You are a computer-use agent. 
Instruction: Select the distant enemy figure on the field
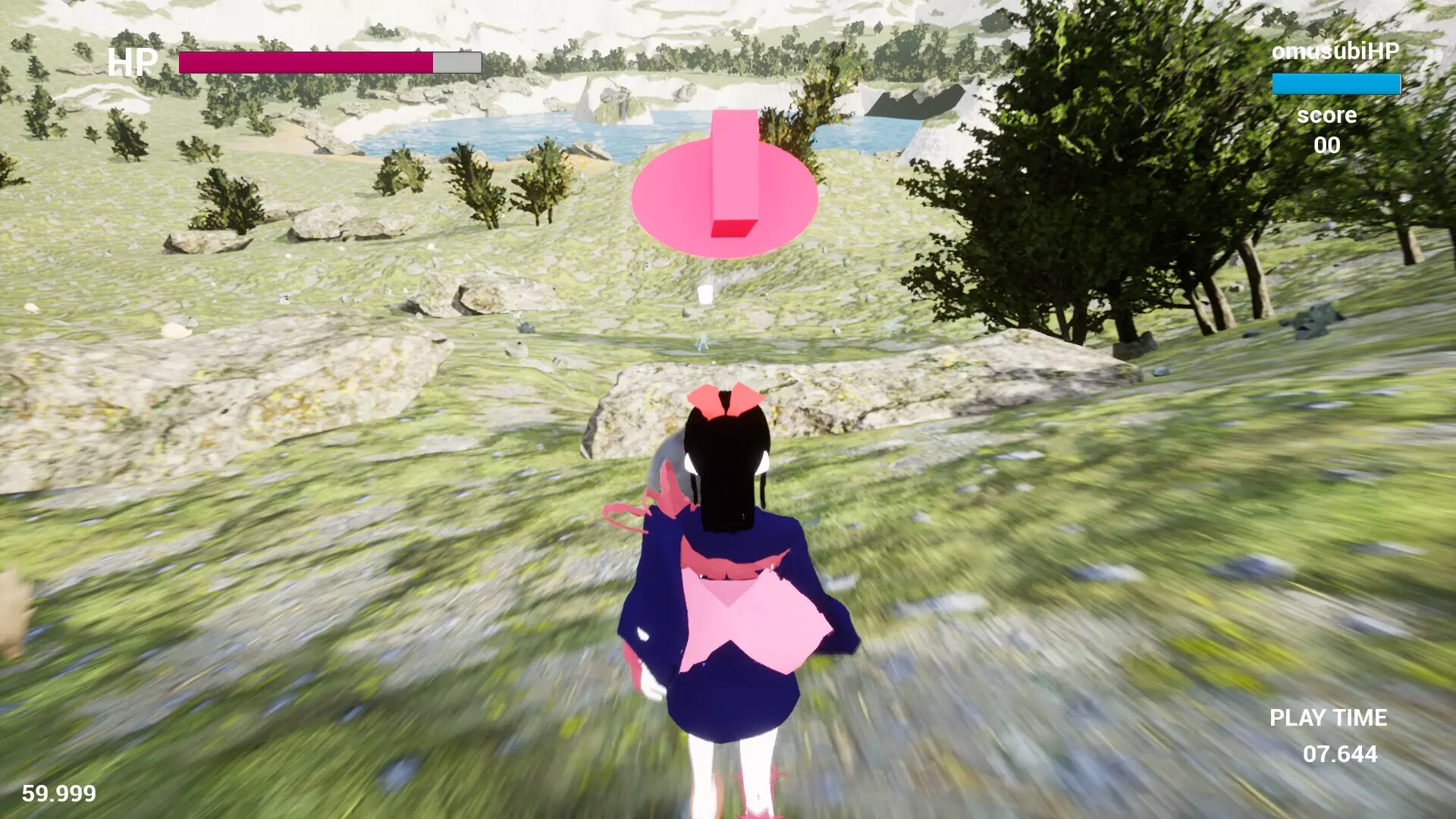[x=702, y=340]
